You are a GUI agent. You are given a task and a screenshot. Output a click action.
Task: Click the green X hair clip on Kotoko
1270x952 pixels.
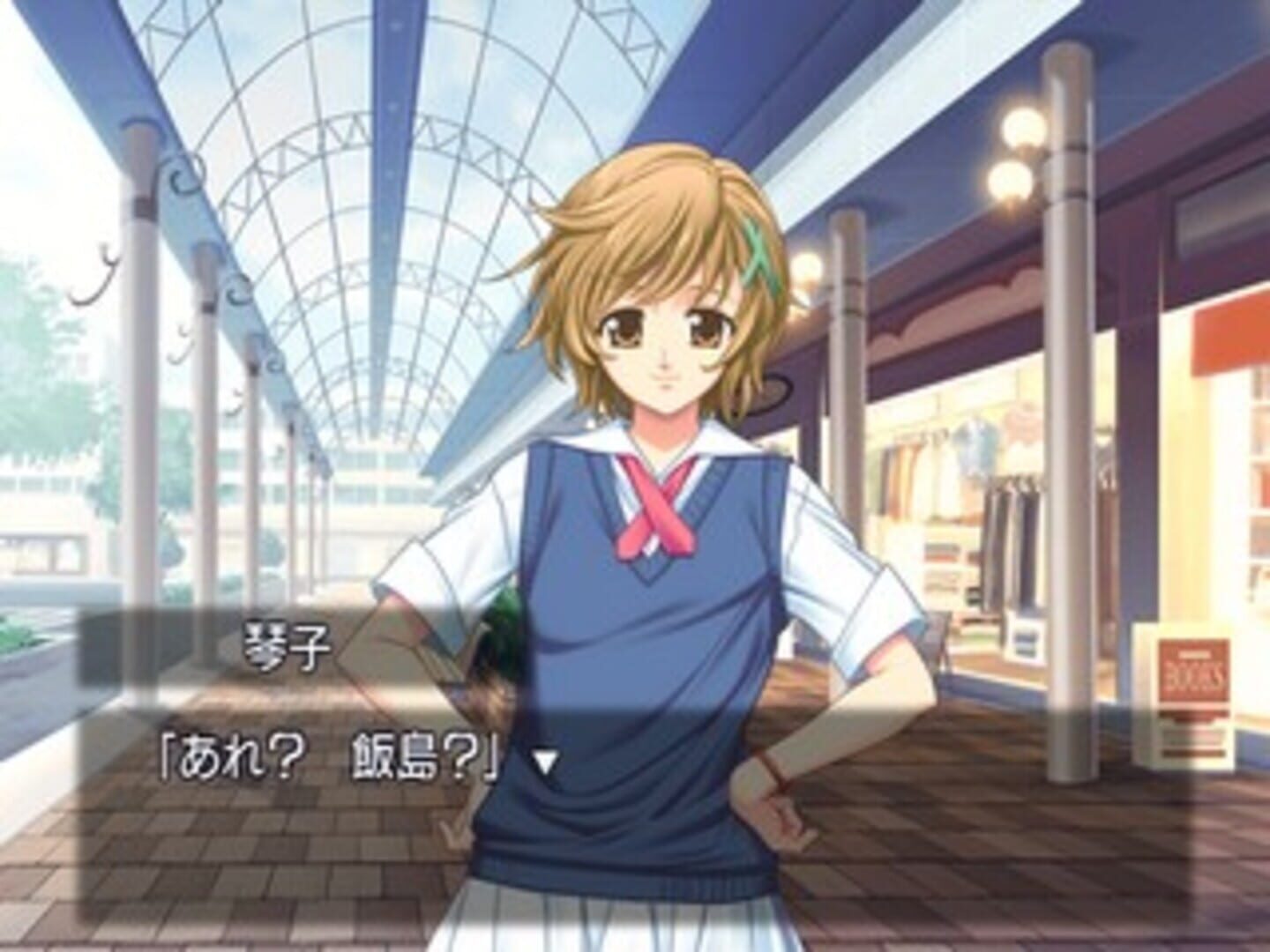(758, 256)
